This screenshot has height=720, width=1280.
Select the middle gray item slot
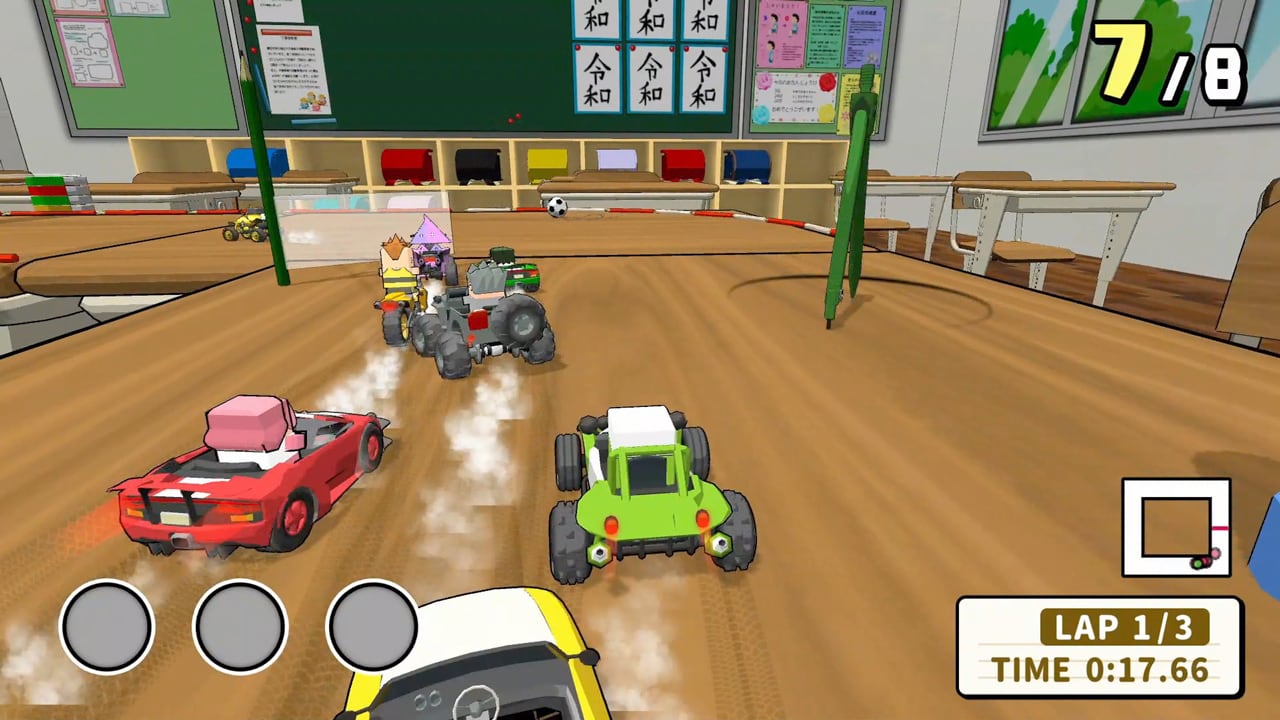(238, 626)
